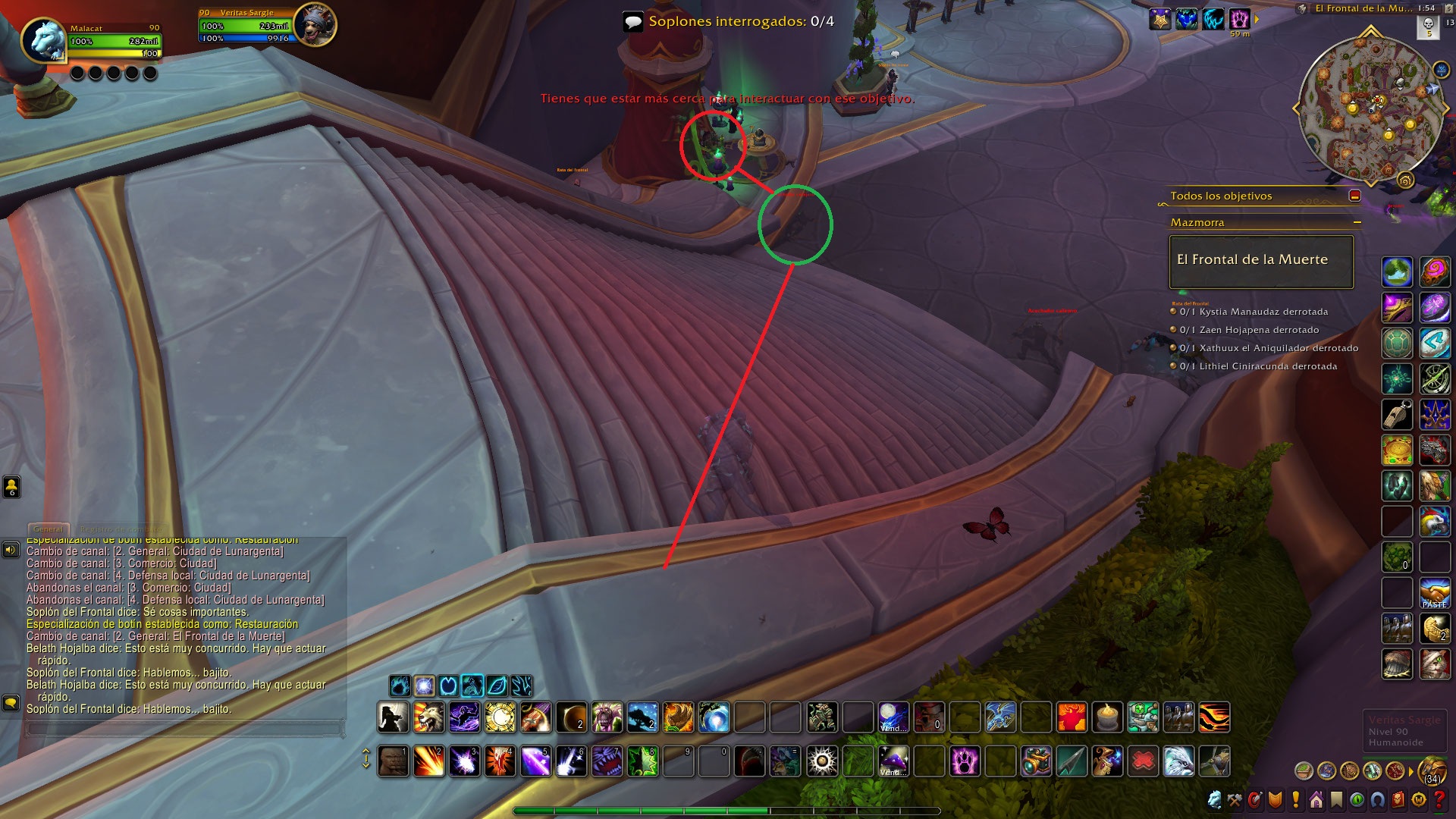Collapse the Mazmorra objectives section

(1357, 222)
